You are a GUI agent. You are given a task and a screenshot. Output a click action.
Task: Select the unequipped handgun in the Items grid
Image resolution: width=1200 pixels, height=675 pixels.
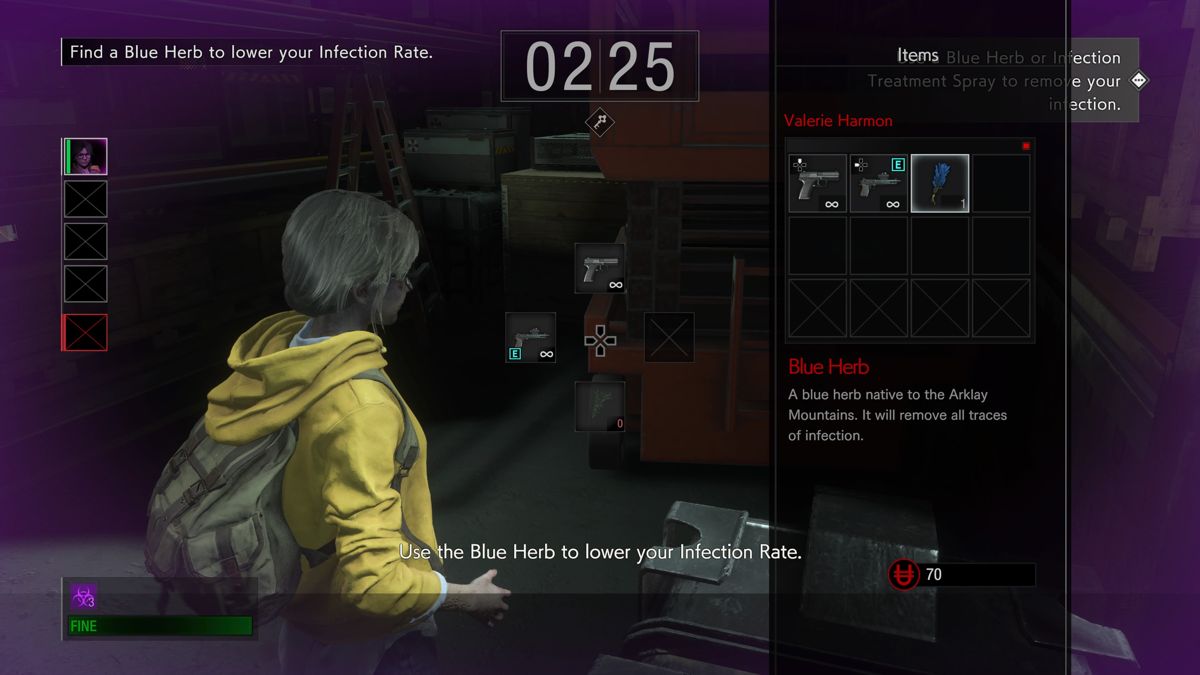tap(817, 183)
